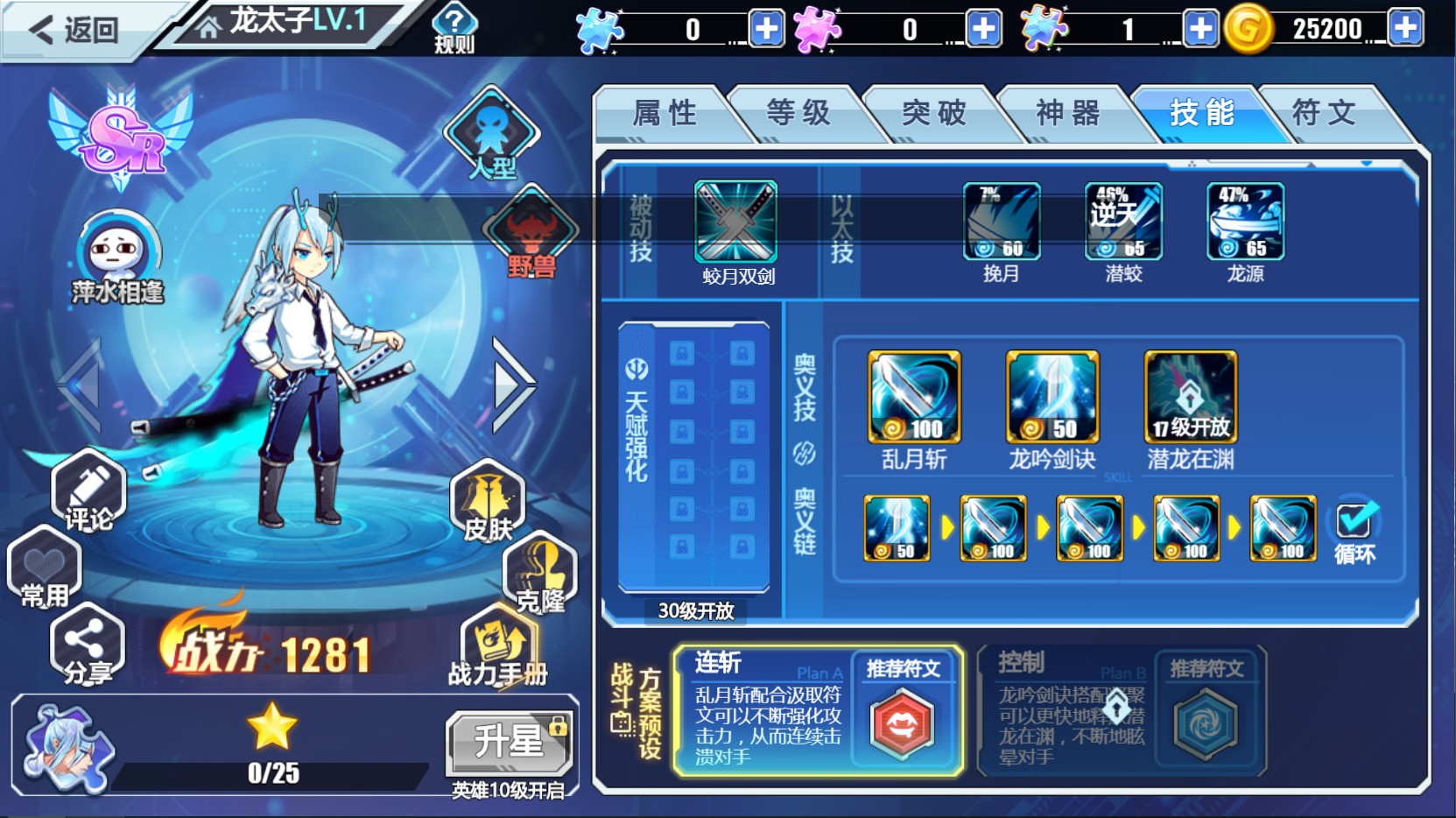Switch to the 属性 attributes tab

coord(664,114)
